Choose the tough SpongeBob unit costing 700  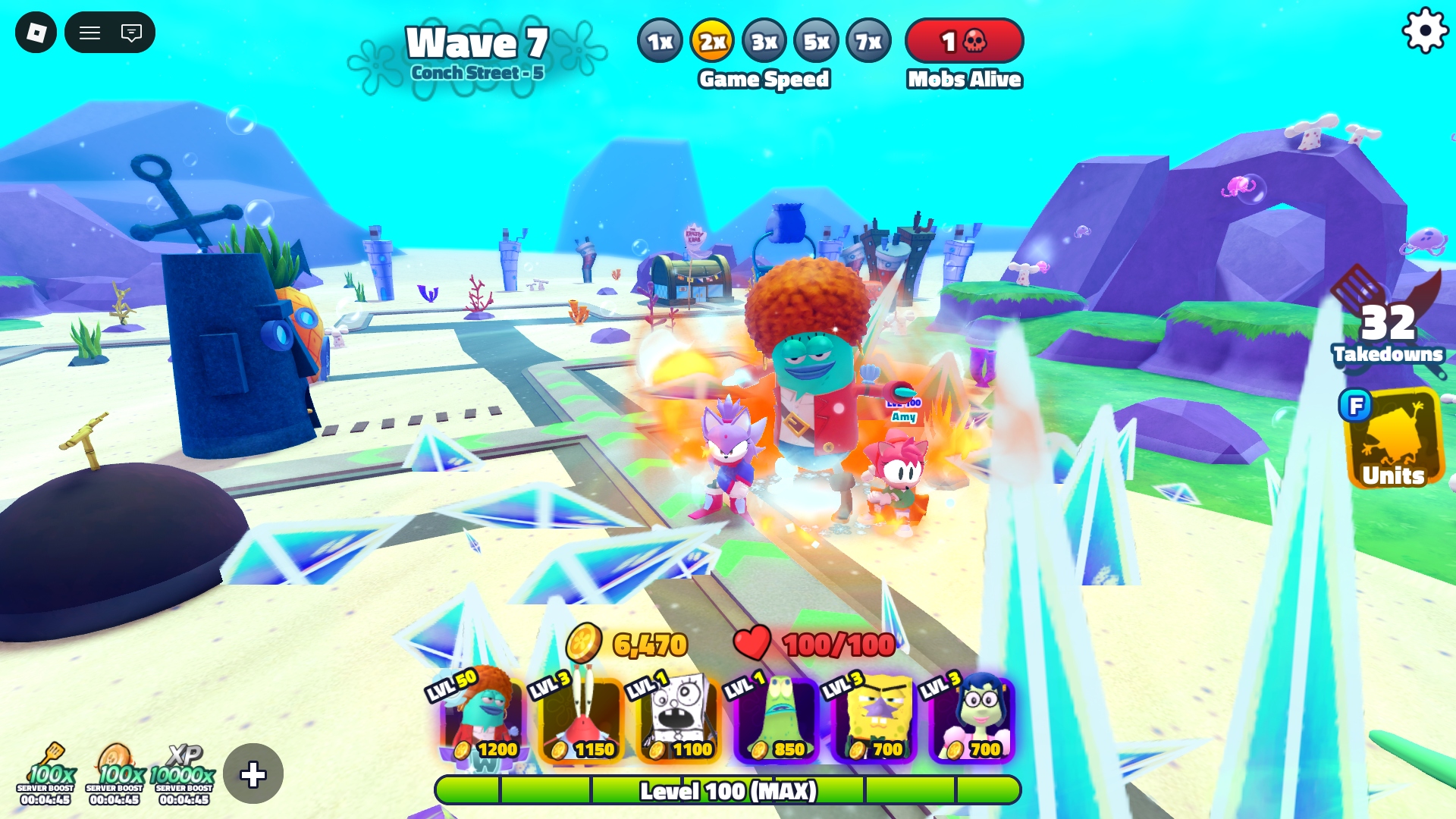click(x=874, y=718)
